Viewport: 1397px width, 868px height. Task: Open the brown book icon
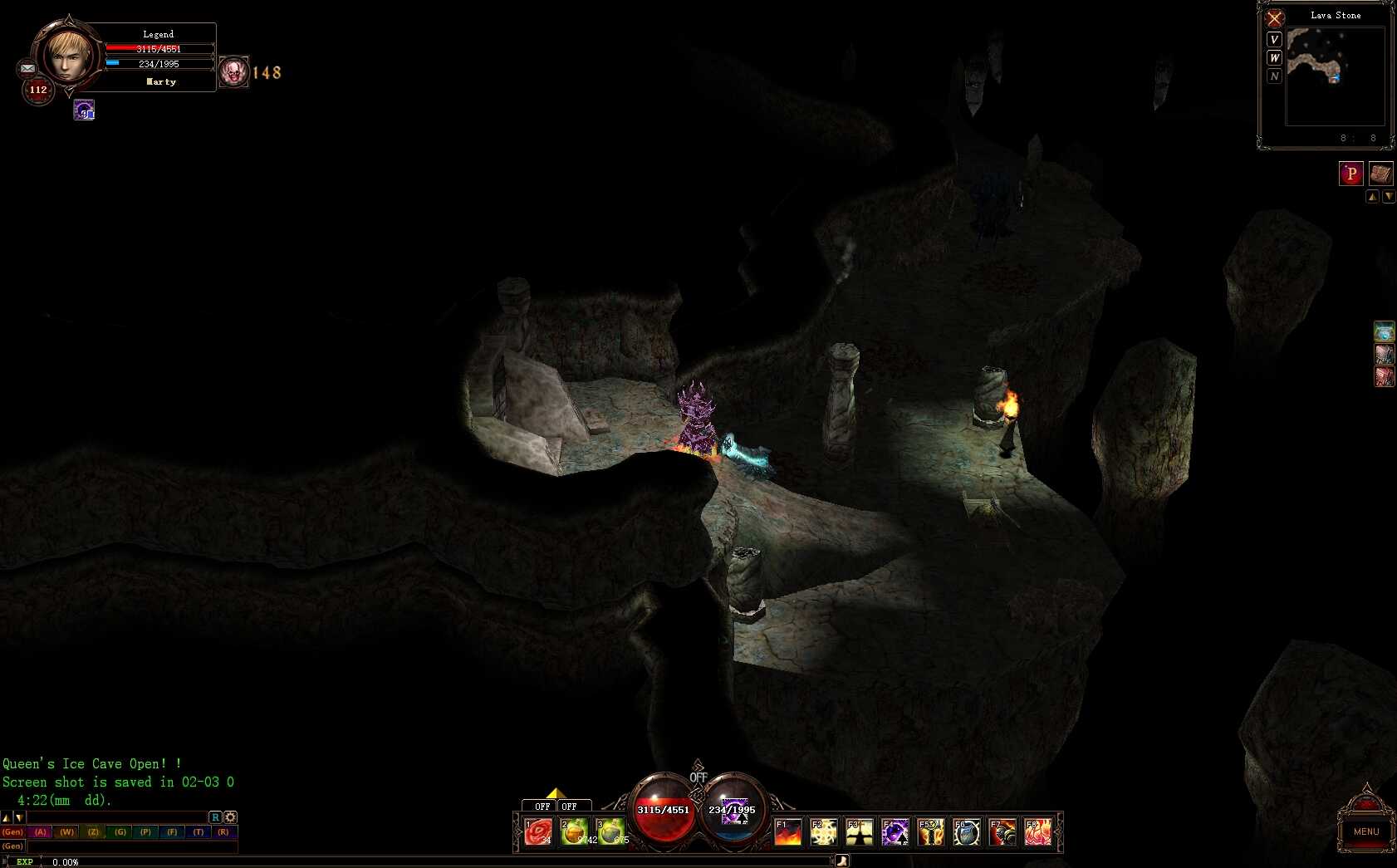(x=1380, y=174)
